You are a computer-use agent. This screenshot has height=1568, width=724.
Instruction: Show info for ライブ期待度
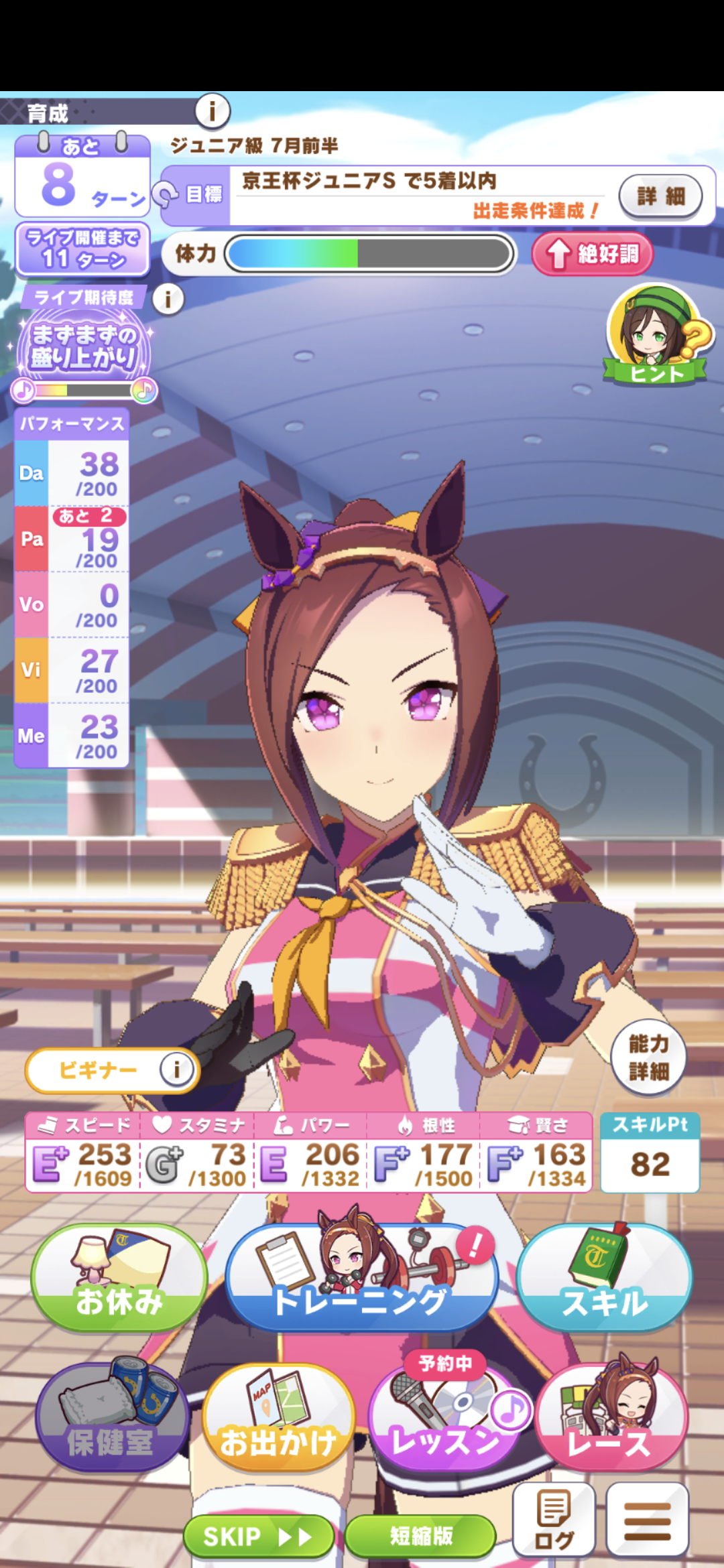tap(168, 299)
